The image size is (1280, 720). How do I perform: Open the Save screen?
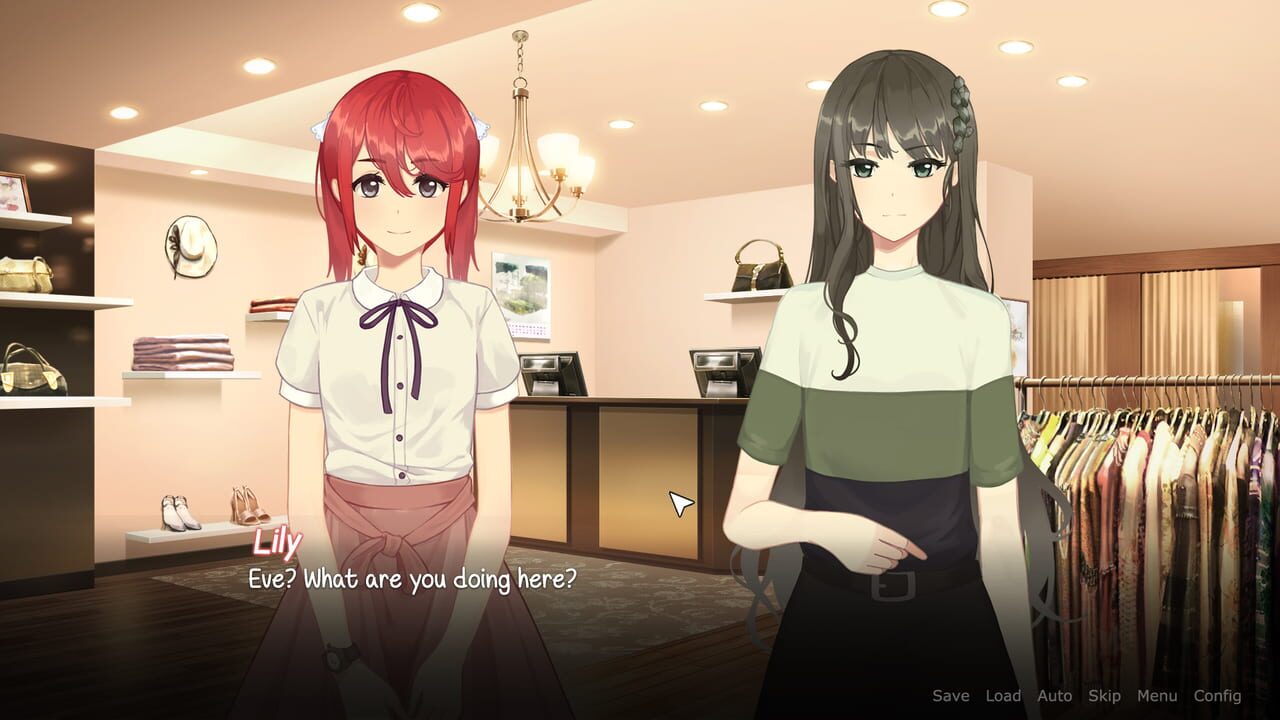tap(951, 695)
